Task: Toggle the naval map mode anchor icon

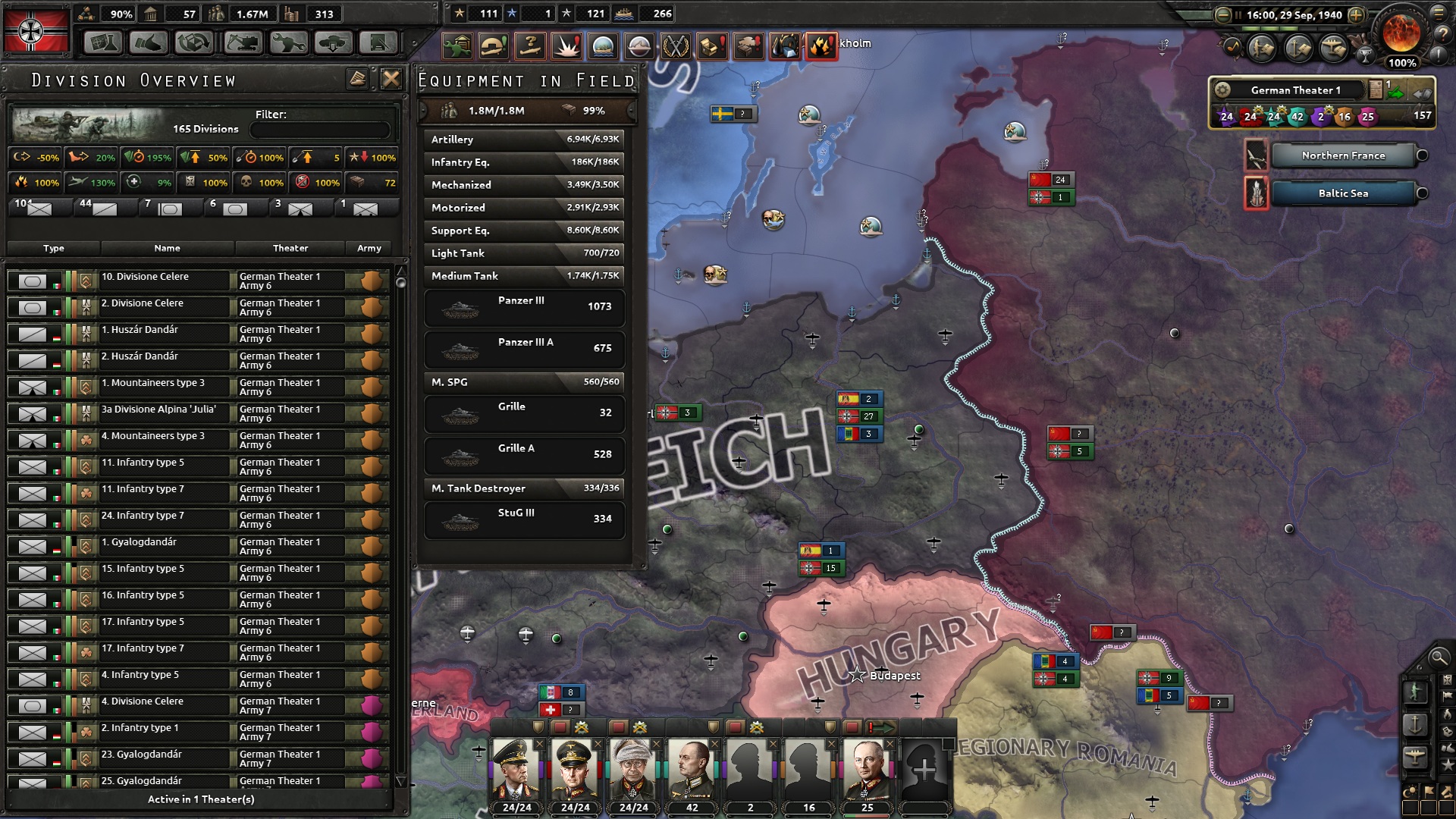Action: 1415,723
